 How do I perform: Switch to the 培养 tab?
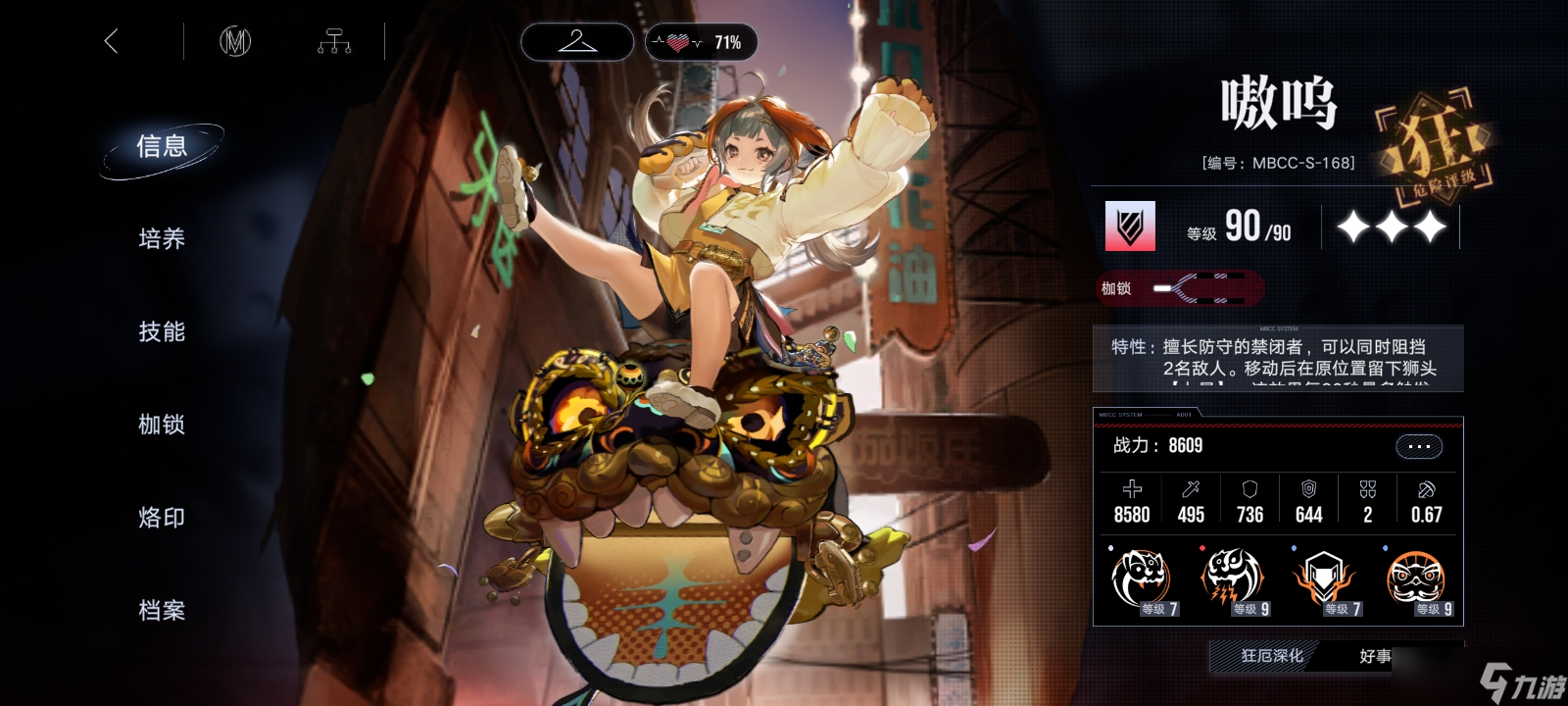point(162,239)
